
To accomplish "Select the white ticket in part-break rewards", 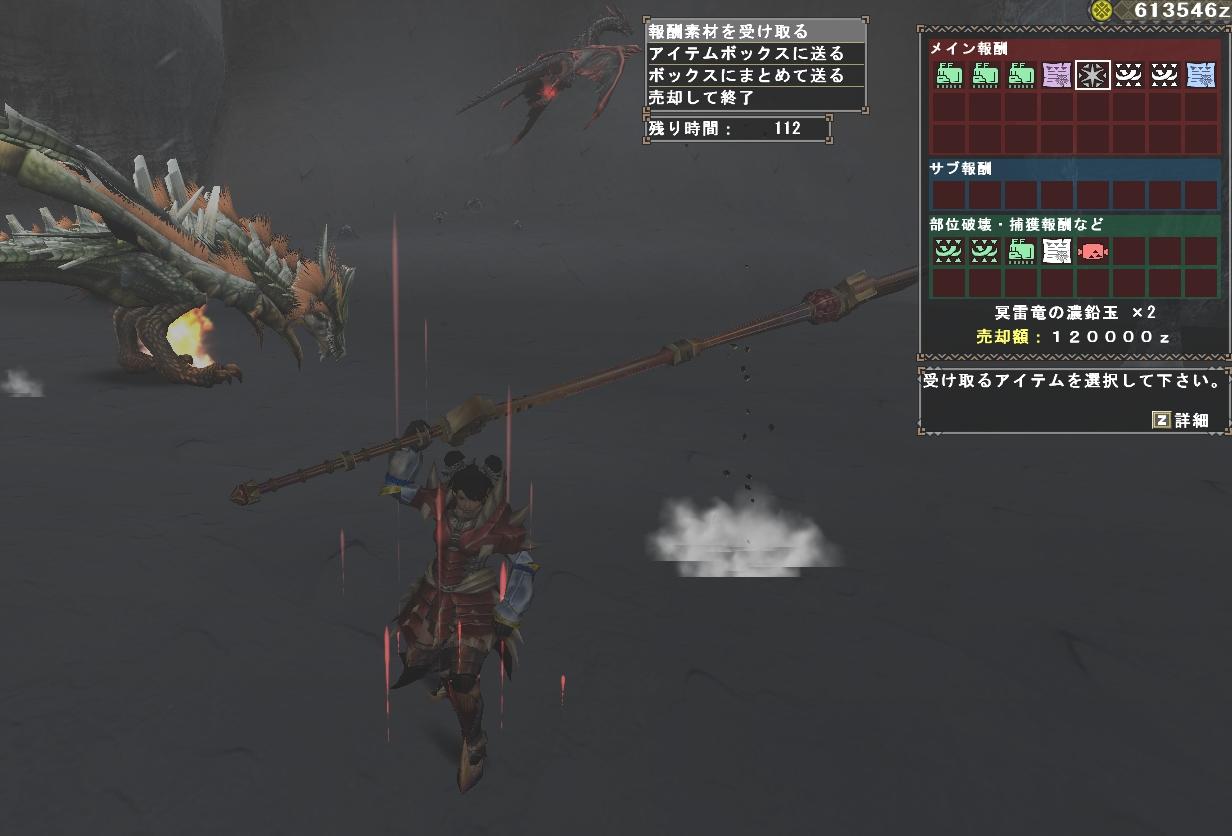I will click(x=1057, y=251).
